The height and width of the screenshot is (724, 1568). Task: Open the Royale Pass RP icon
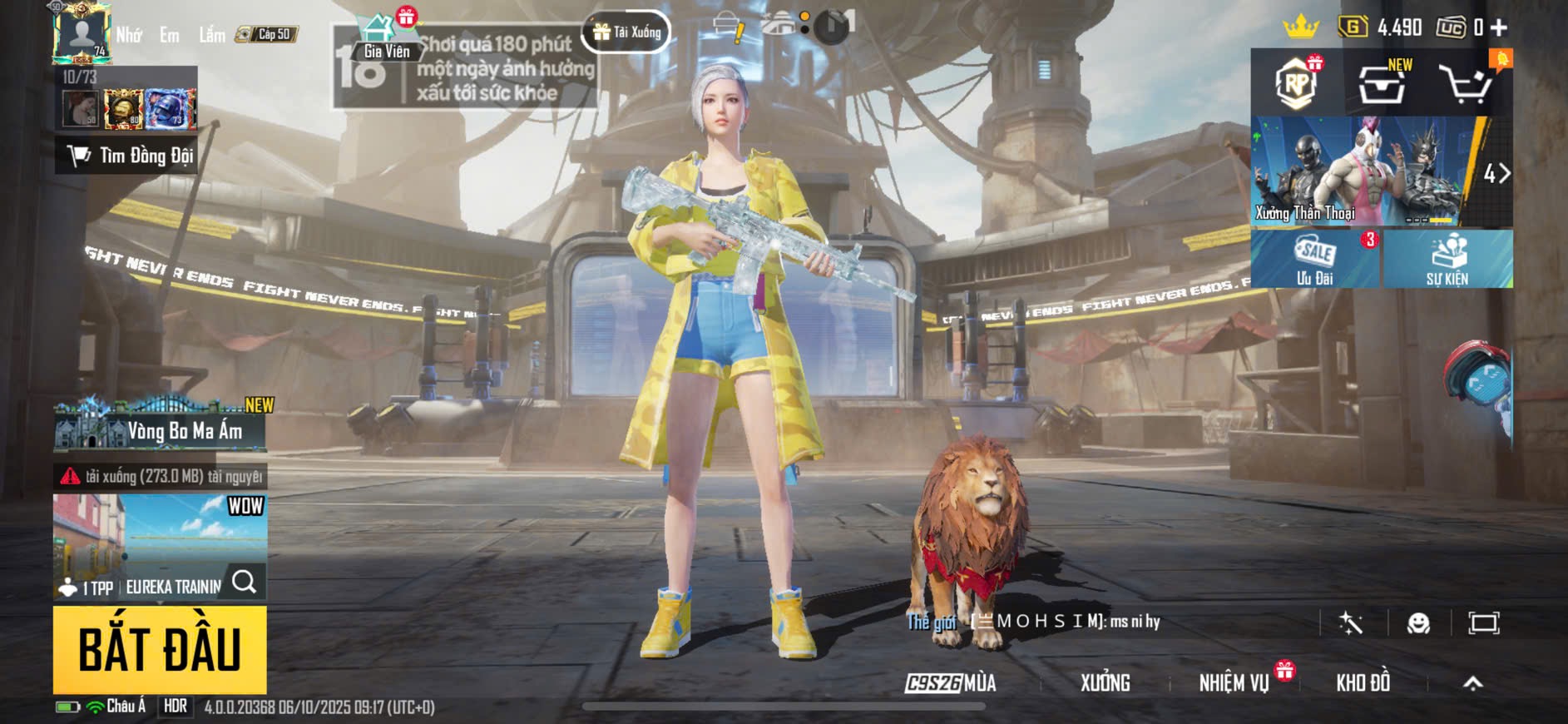1296,83
